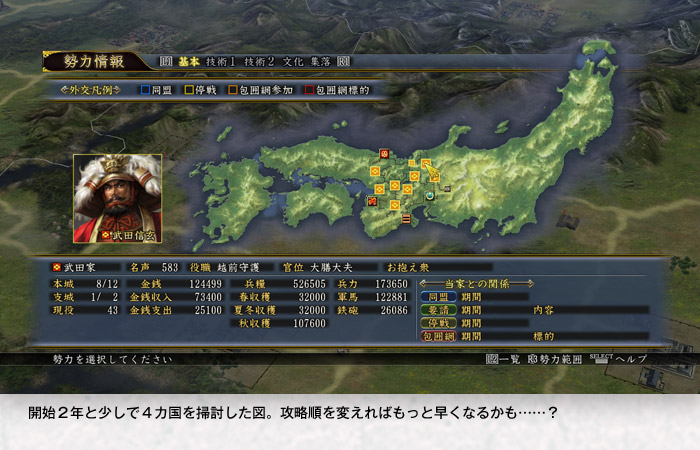
Task: Choose the small grey clan marker on map
Action: (447, 189)
